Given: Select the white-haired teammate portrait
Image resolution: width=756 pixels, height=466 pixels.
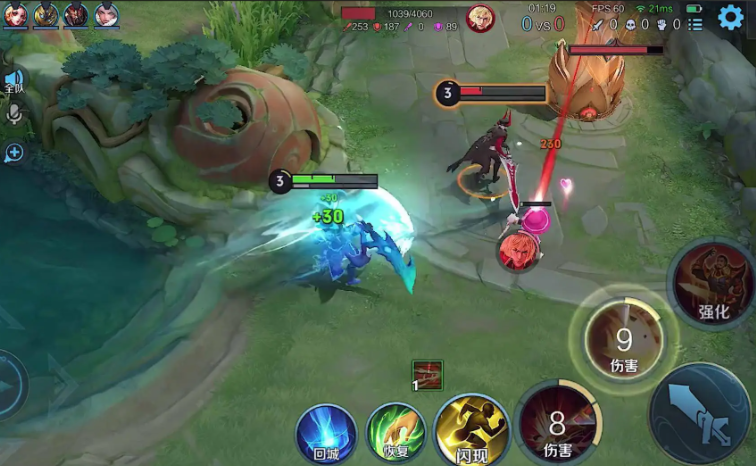Looking at the screenshot, I should (106, 15).
